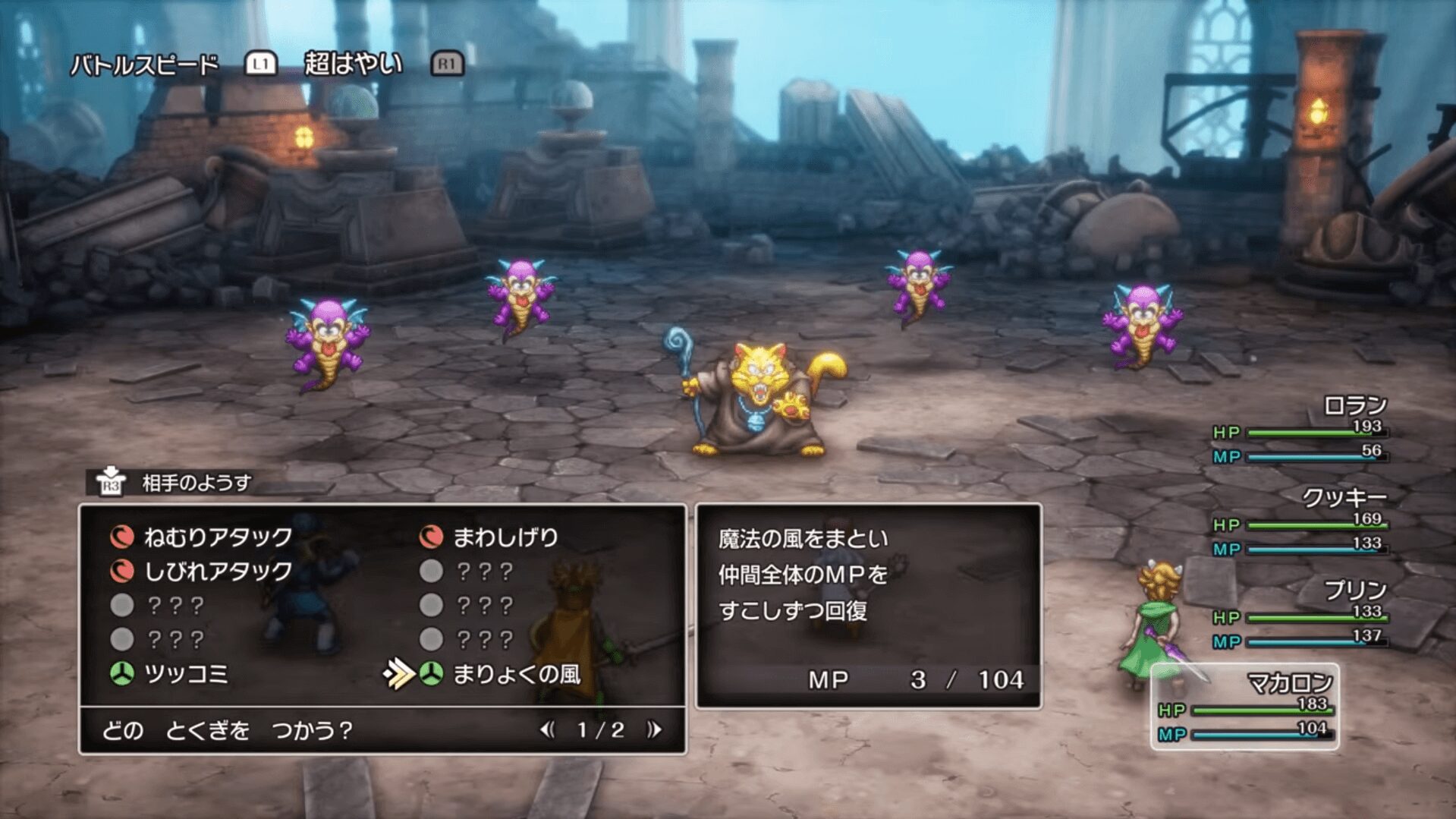Select party member ロラン status
The image size is (1456, 819).
[x=1300, y=430]
